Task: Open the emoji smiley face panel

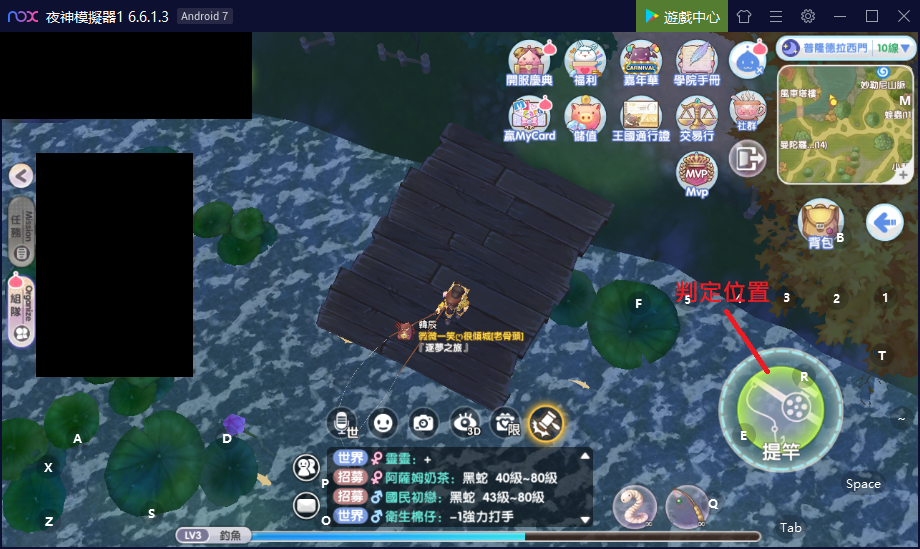Action: [x=383, y=423]
